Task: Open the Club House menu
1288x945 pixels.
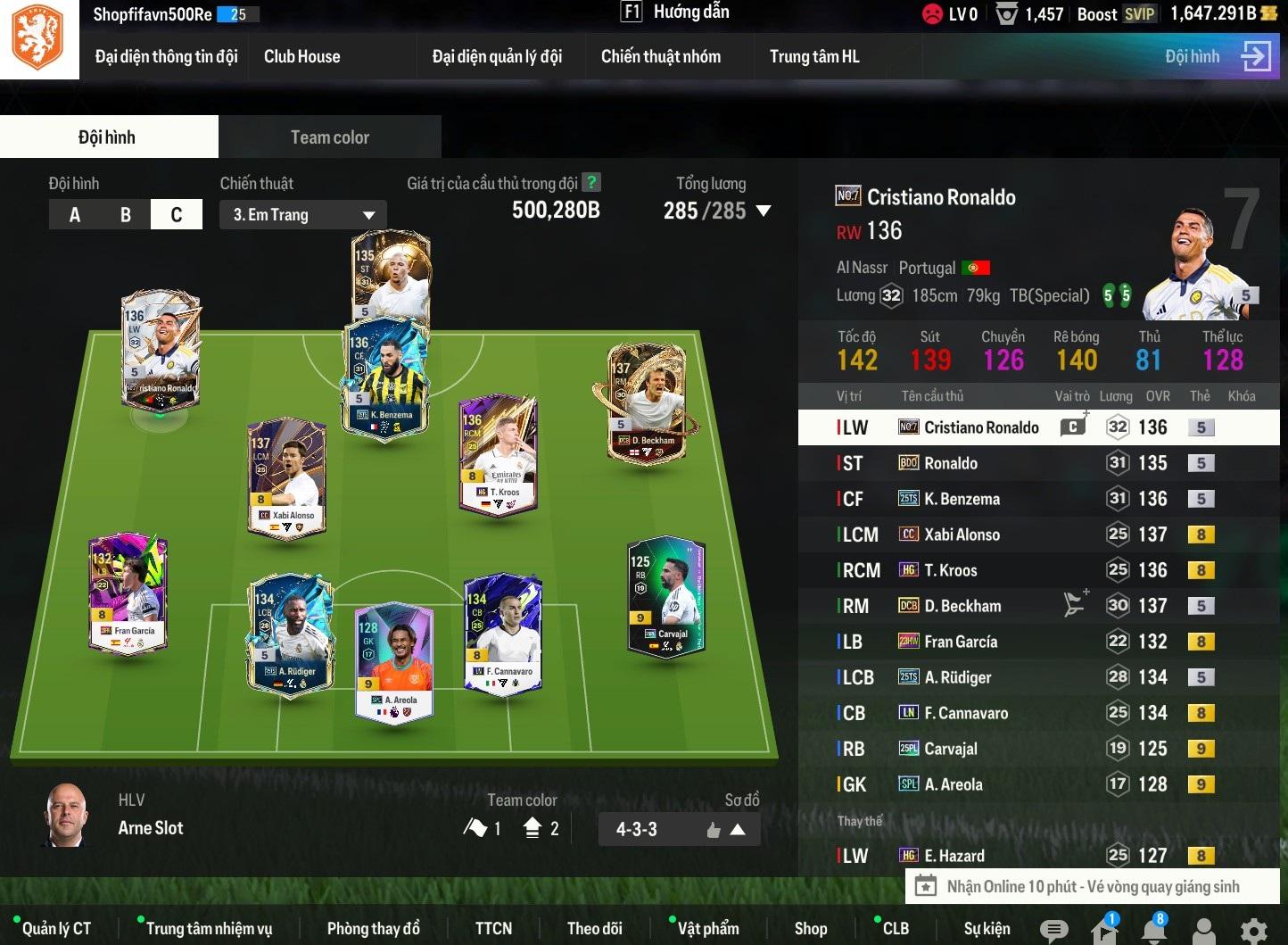Action: pos(301,57)
